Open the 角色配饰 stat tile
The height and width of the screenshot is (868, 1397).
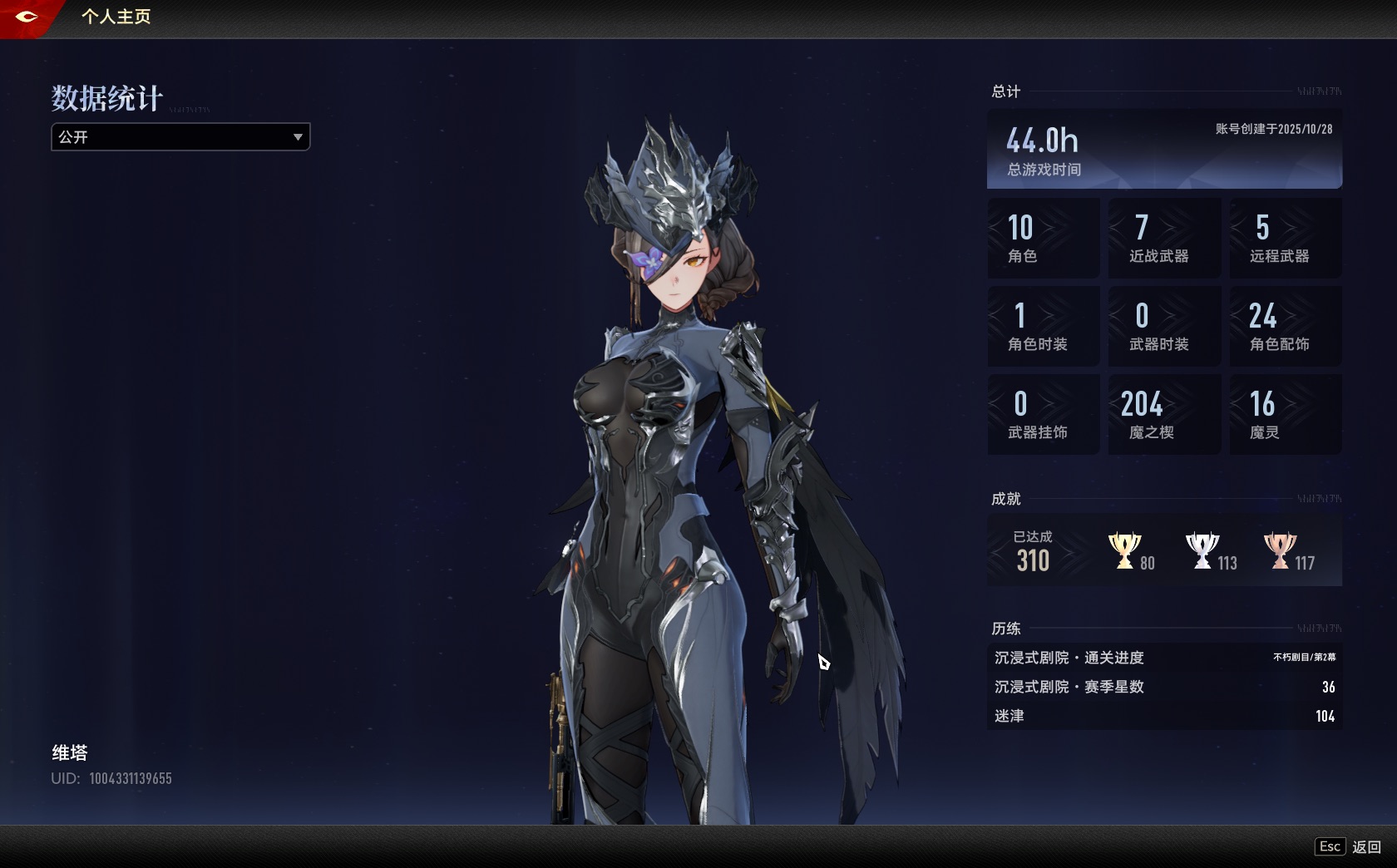pyautogui.click(x=1285, y=326)
